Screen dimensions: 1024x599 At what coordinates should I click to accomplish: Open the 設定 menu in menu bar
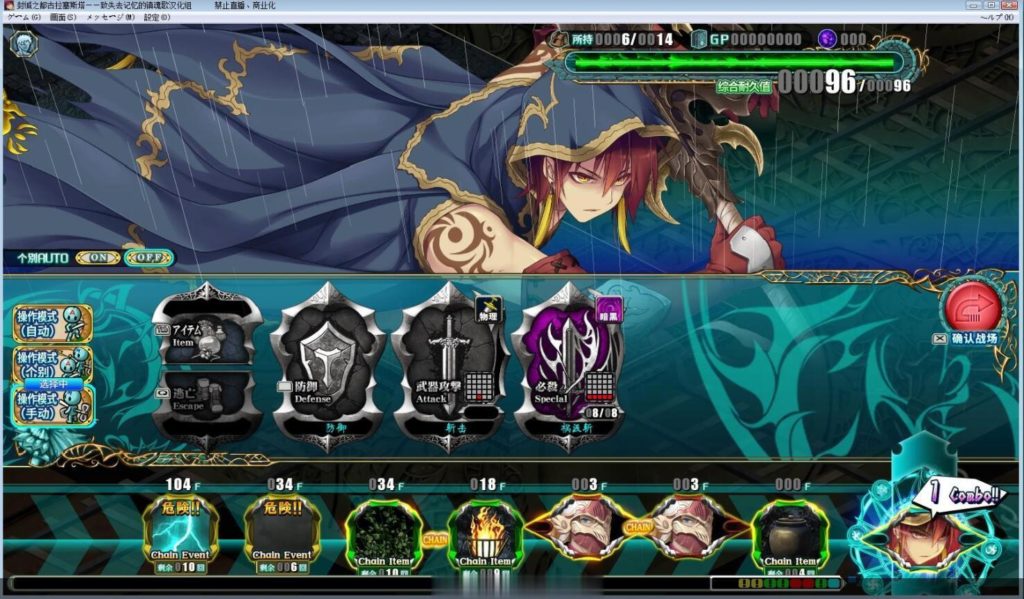point(157,18)
